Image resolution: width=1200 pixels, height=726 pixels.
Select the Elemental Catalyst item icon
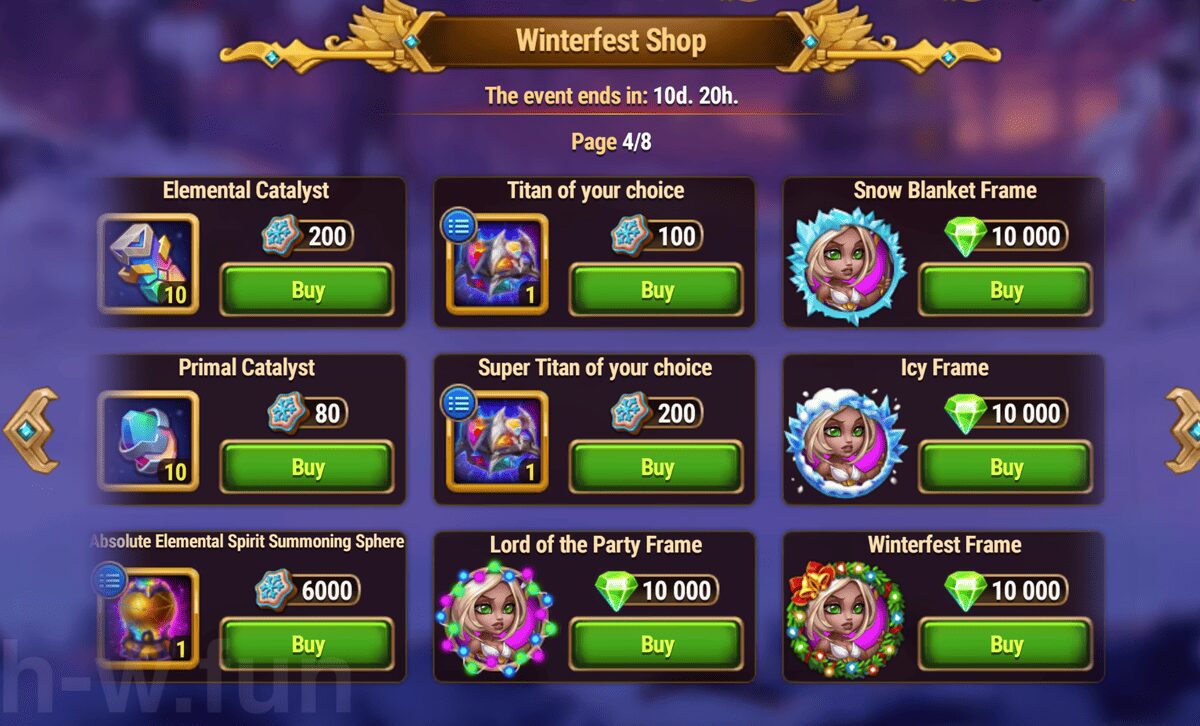click(149, 264)
